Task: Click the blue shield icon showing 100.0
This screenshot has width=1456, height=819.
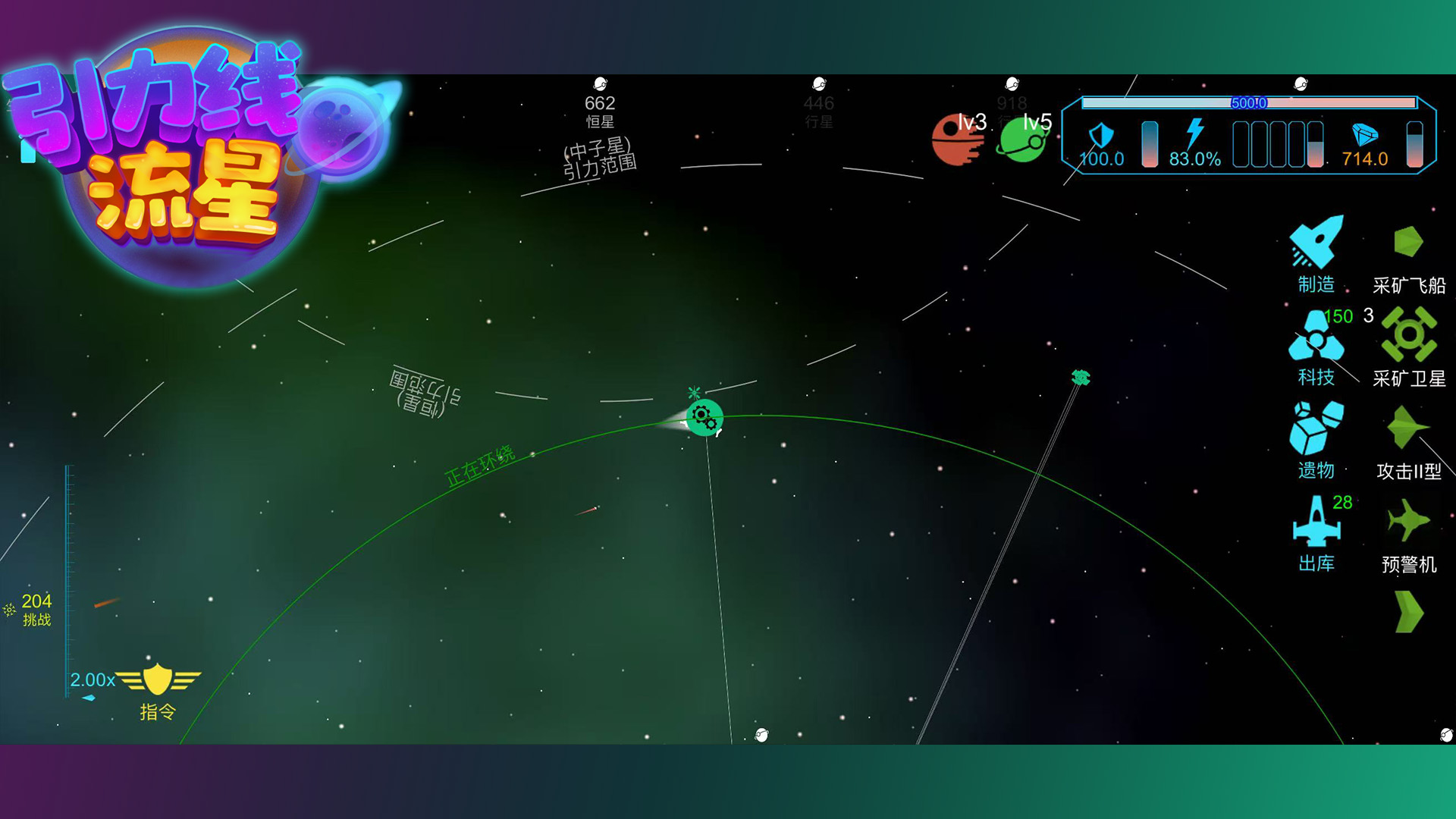Action: [x=1101, y=135]
